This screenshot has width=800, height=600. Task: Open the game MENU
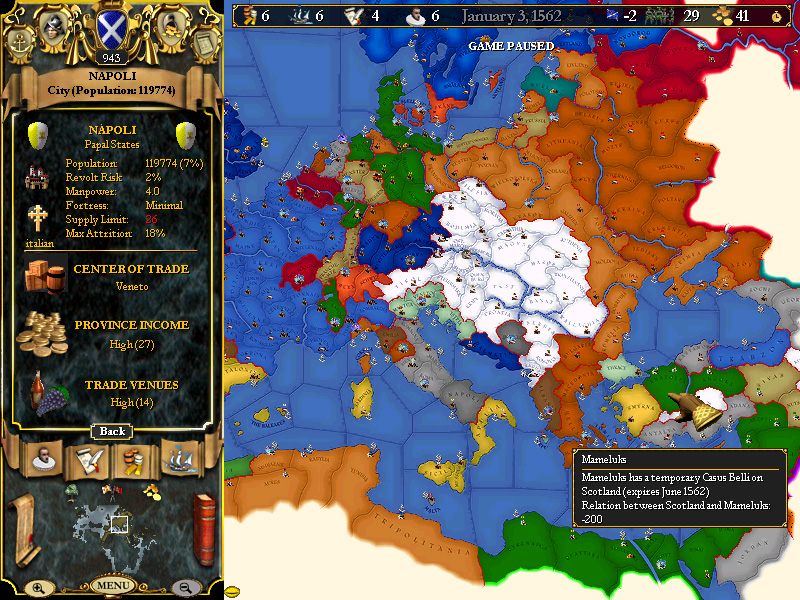113,585
